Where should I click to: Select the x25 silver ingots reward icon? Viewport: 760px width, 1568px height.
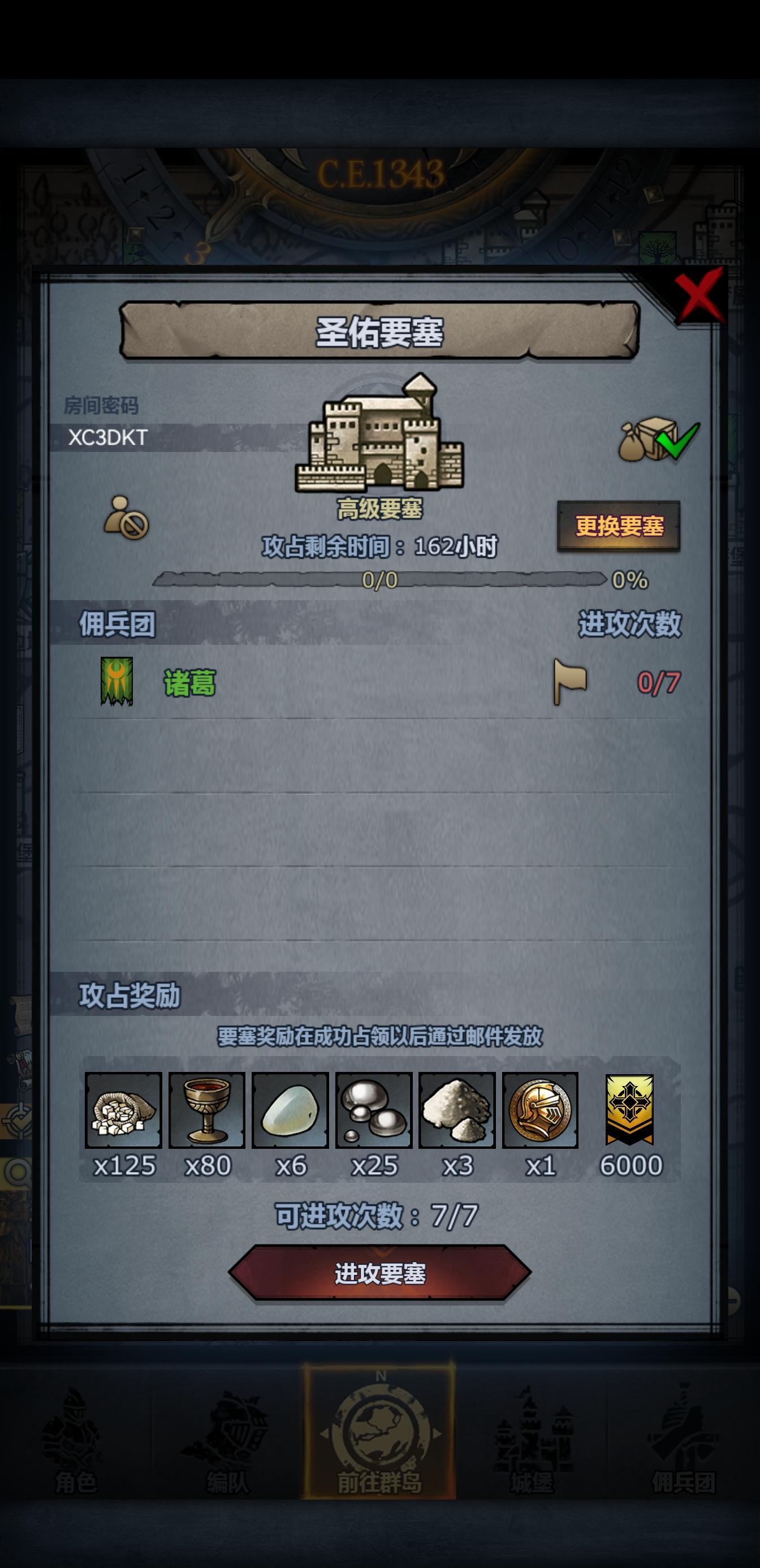pyautogui.click(x=374, y=1109)
